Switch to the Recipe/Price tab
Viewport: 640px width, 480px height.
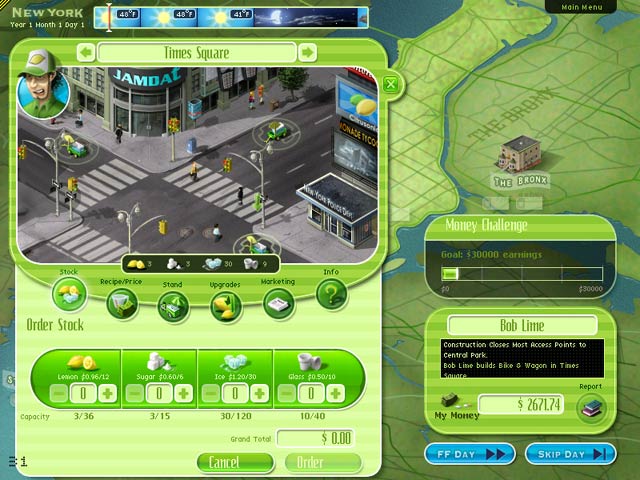[122, 303]
